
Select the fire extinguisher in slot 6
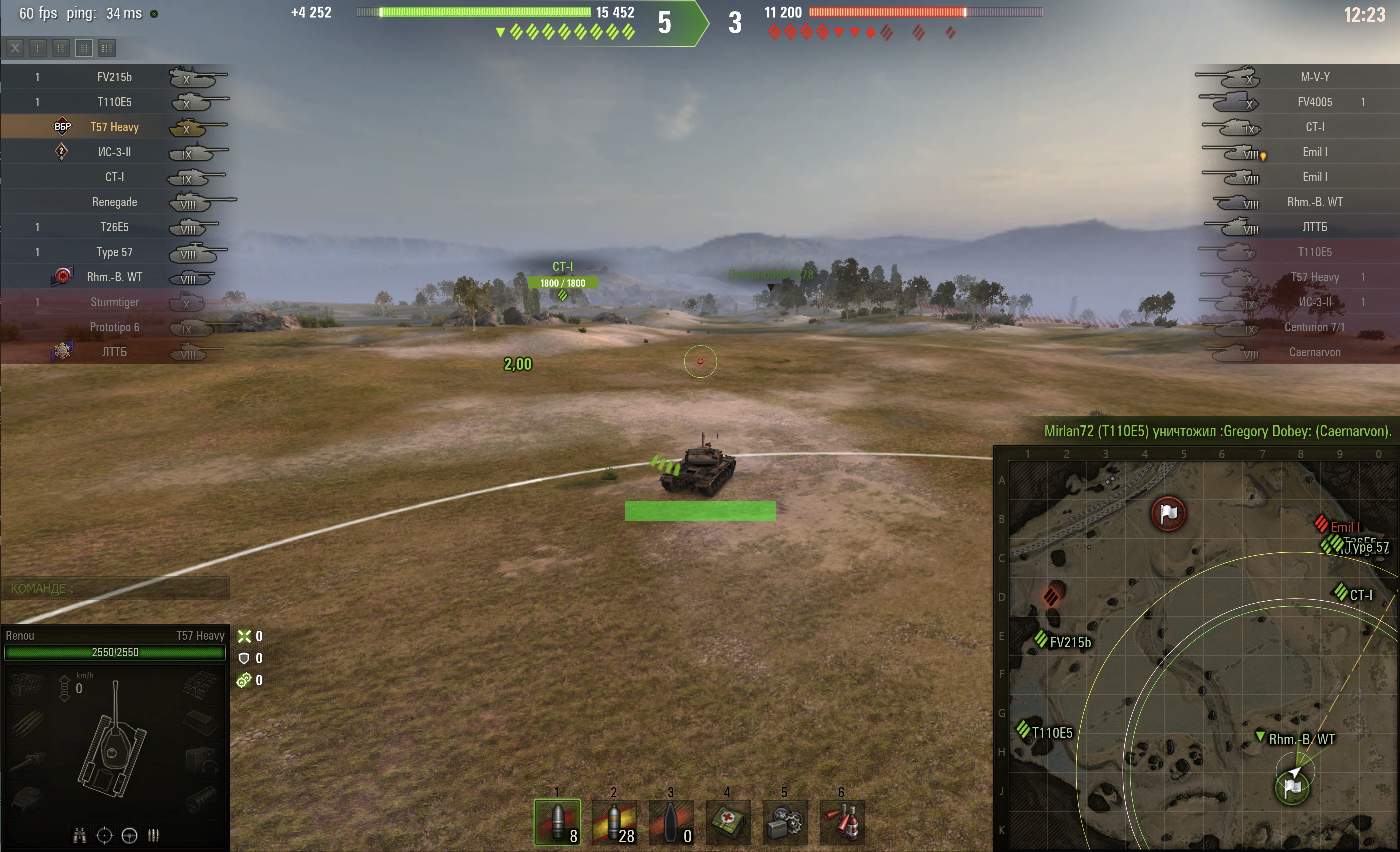click(x=842, y=822)
